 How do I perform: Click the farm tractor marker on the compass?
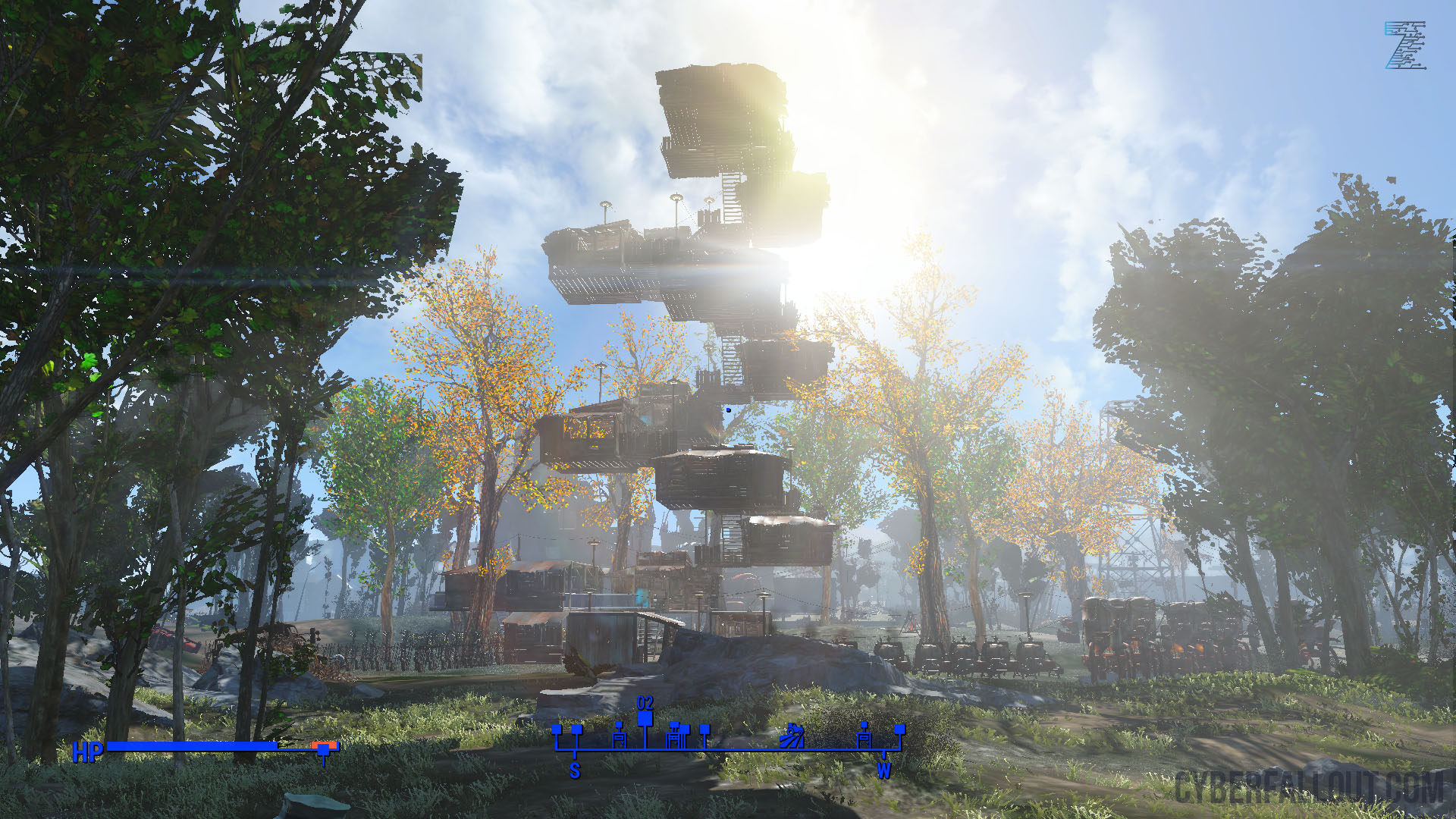coord(792,736)
